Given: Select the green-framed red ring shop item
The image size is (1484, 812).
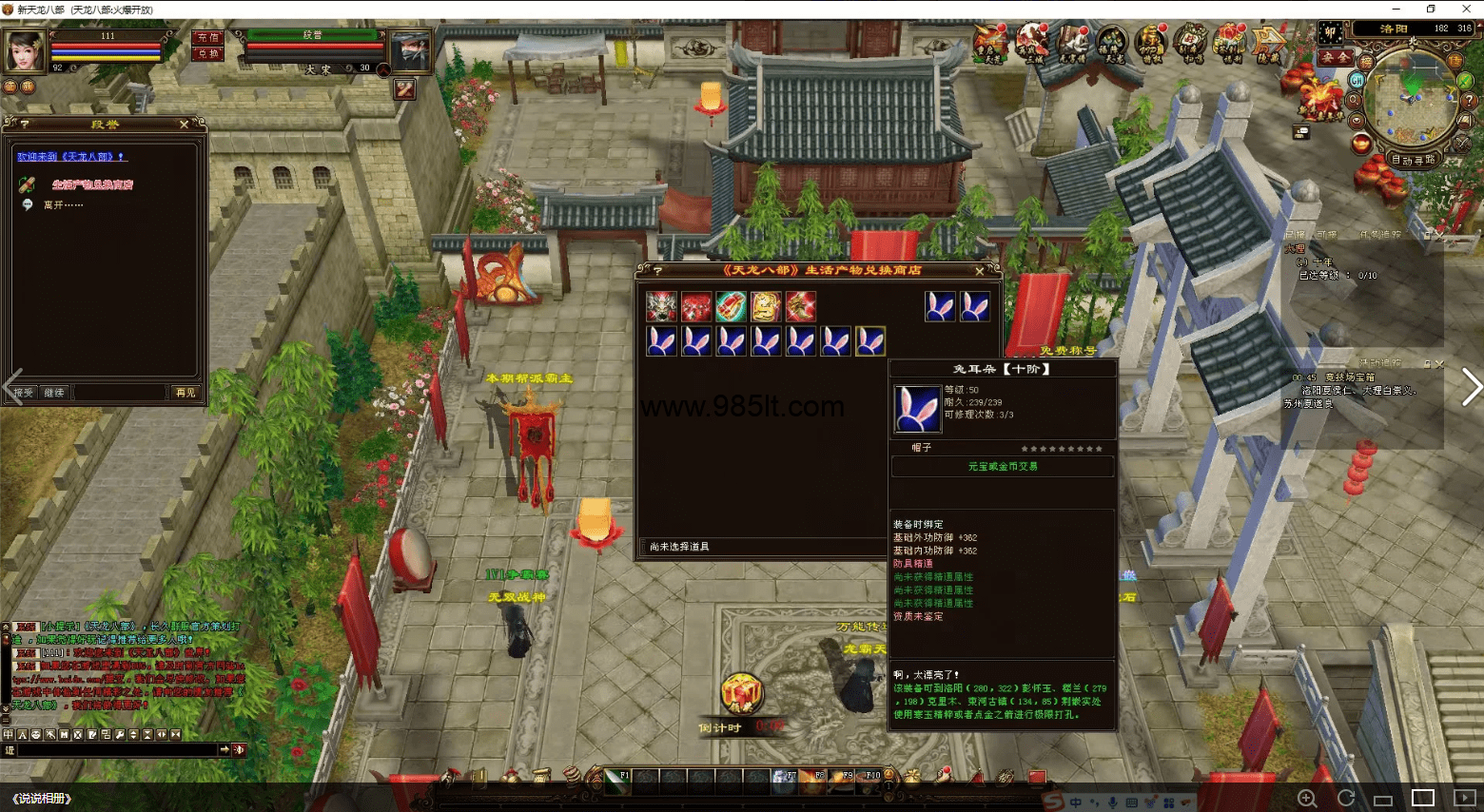Looking at the screenshot, I should pyautogui.click(x=731, y=307).
